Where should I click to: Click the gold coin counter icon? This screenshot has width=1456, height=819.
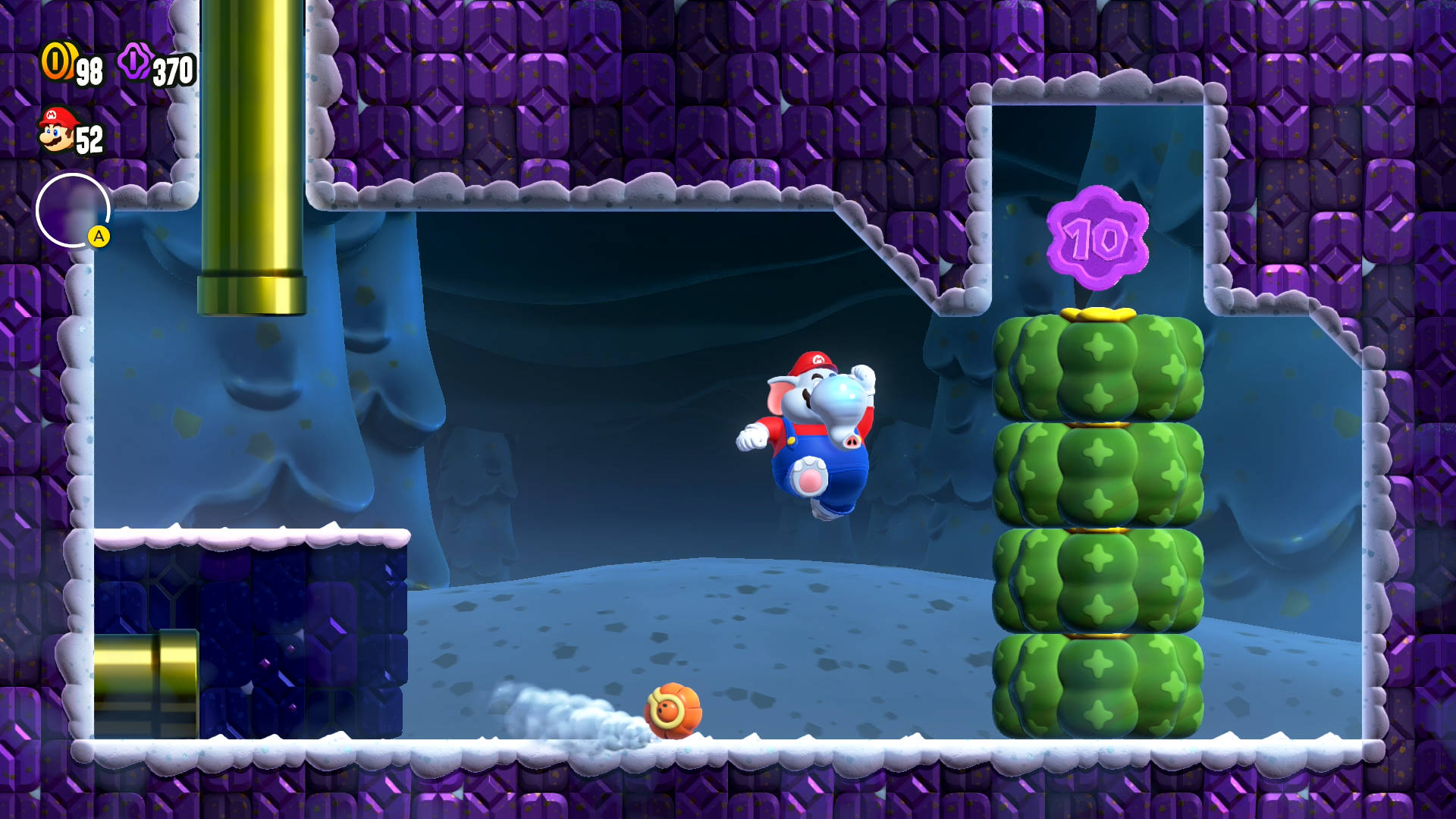pyautogui.click(x=57, y=61)
